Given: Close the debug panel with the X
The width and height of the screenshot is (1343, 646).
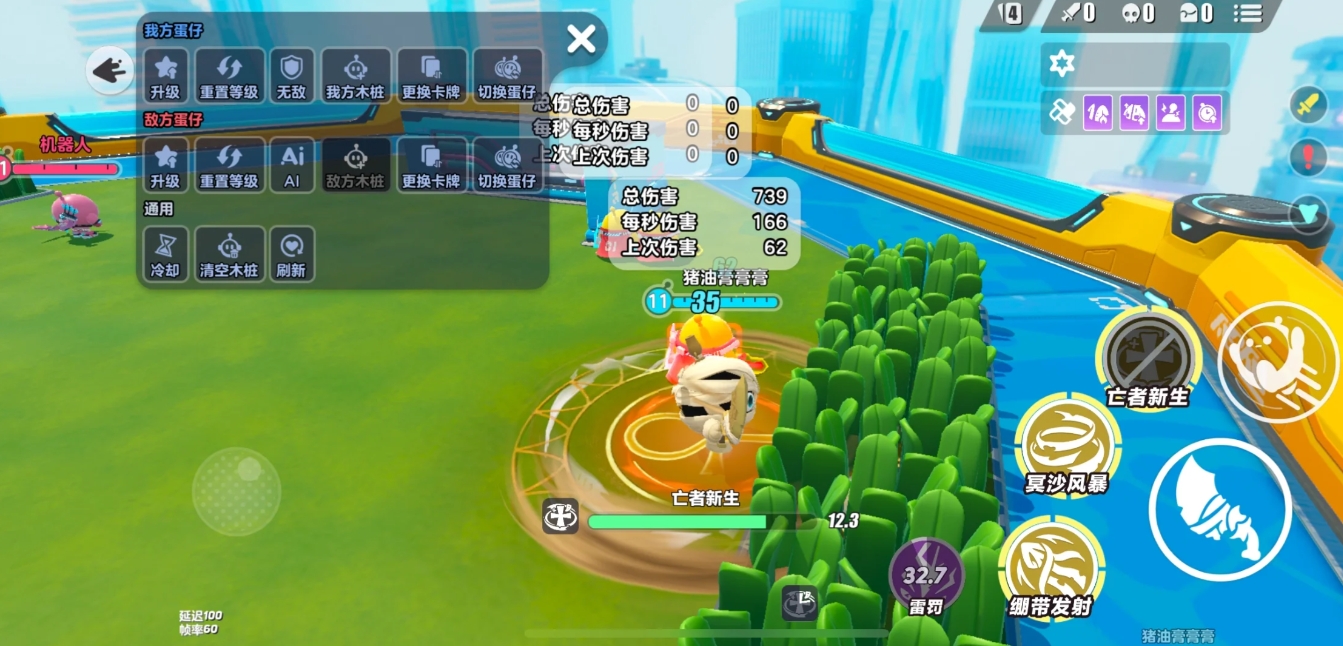Looking at the screenshot, I should [x=581, y=39].
